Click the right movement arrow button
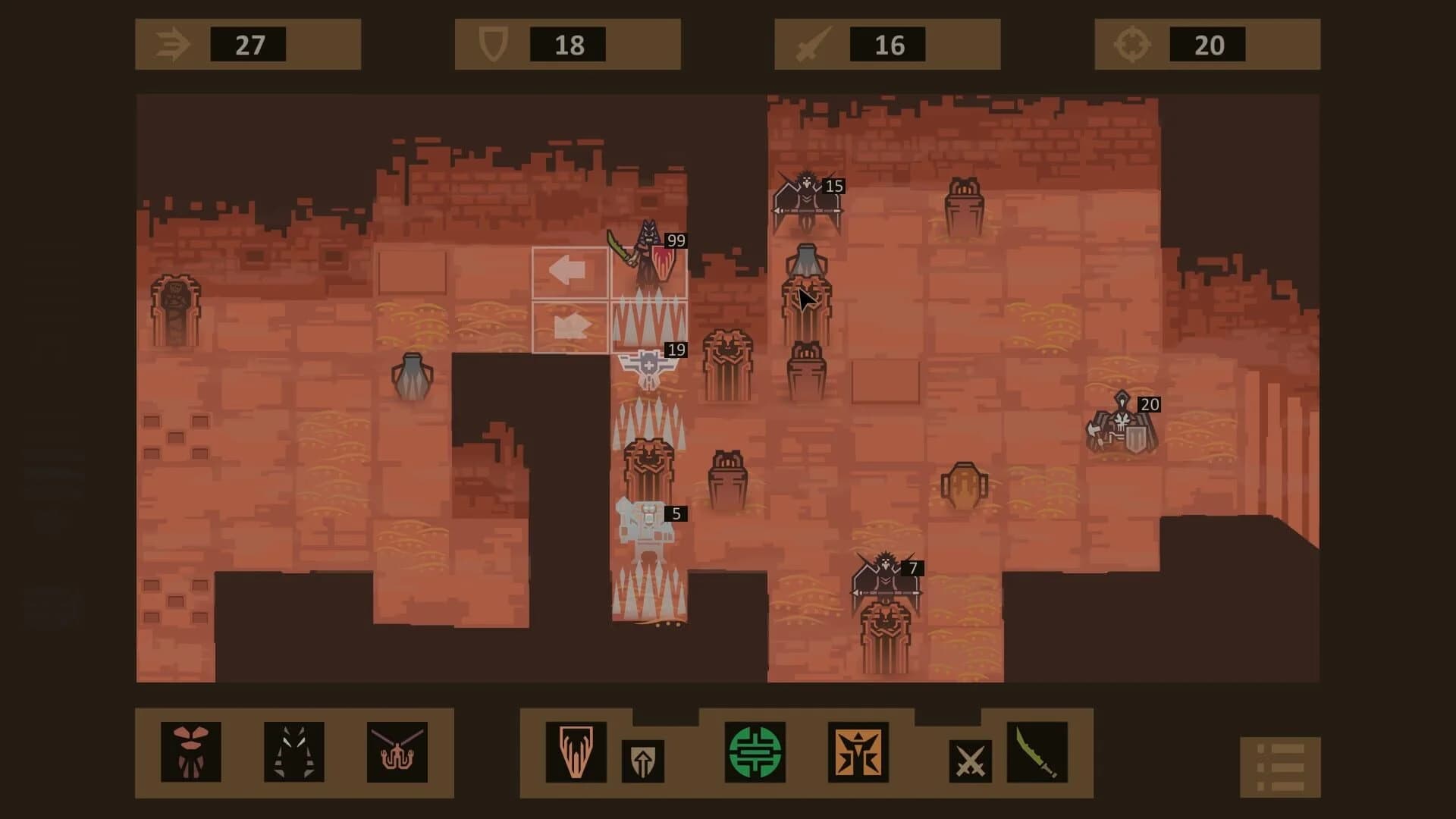The height and width of the screenshot is (819, 1456). [571, 326]
